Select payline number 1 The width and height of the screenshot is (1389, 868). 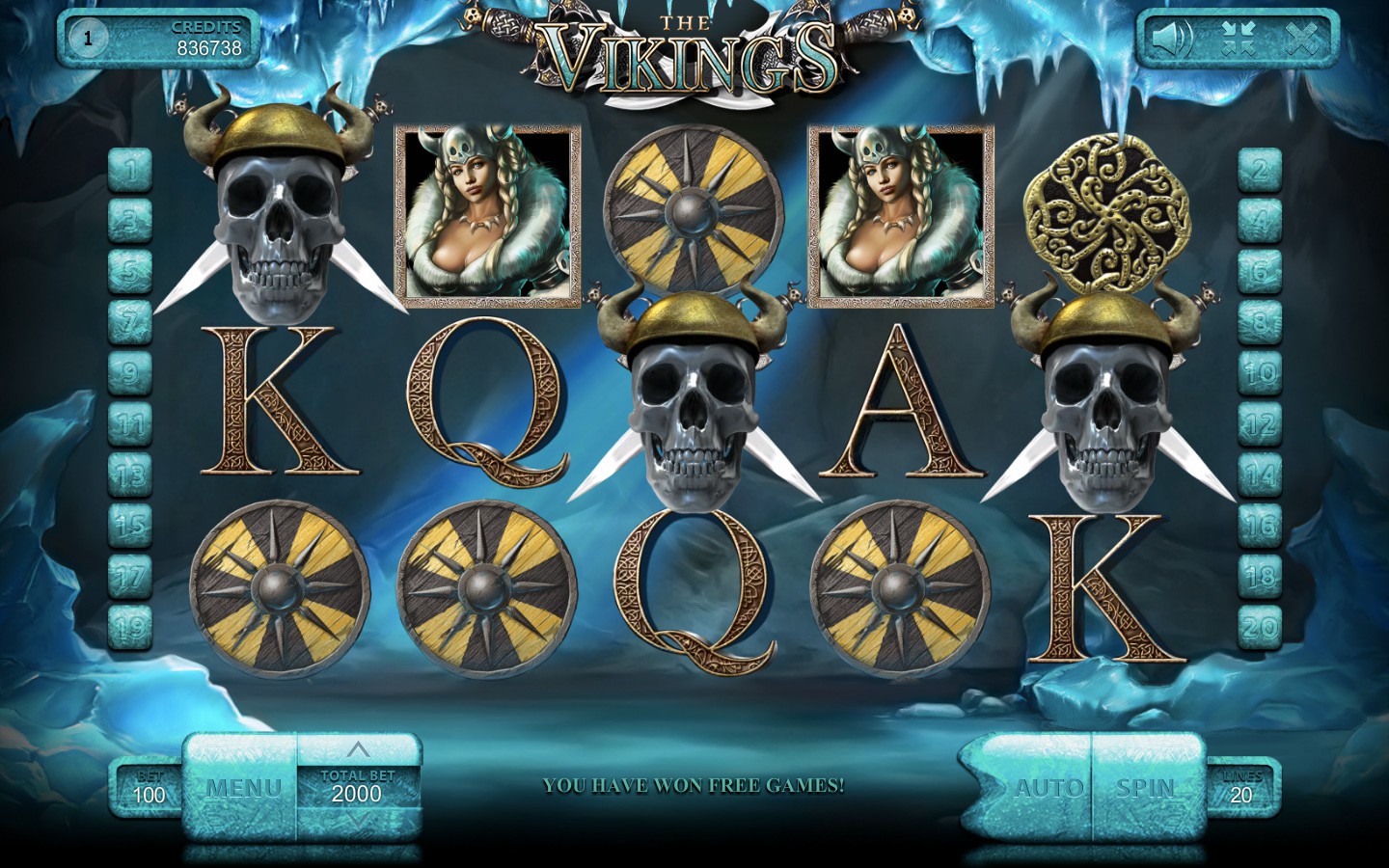(130, 171)
